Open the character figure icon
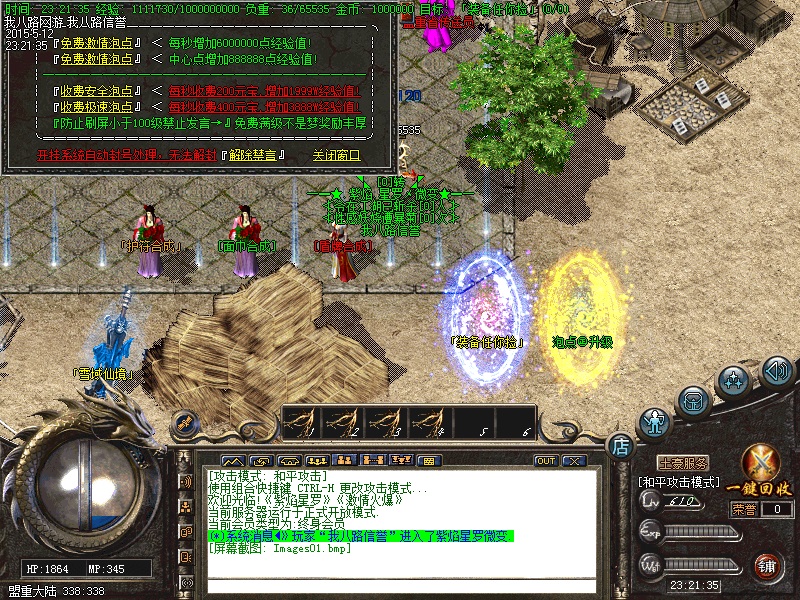Image resolution: width=800 pixels, height=600 pixels. [x=655, y=422]
